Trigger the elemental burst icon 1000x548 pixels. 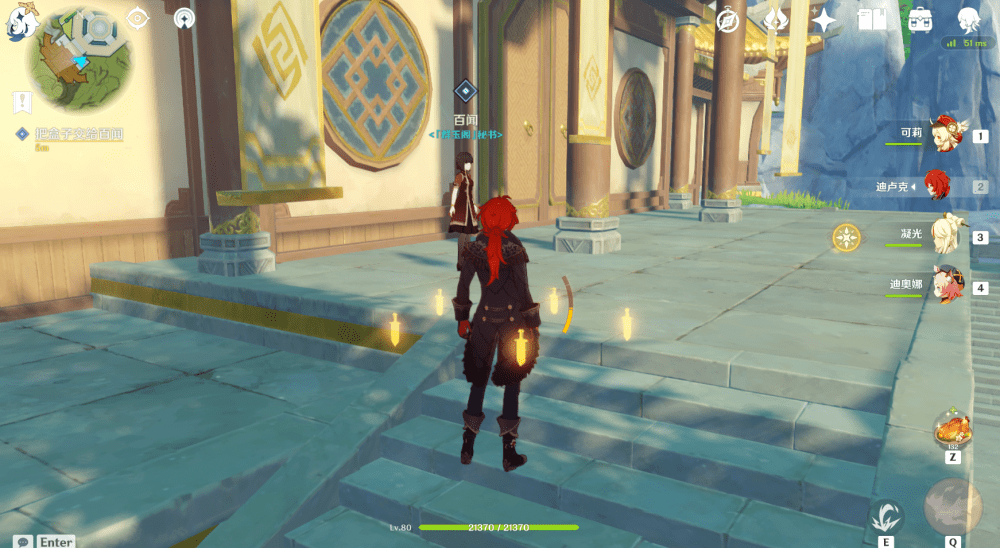[951, 507]
